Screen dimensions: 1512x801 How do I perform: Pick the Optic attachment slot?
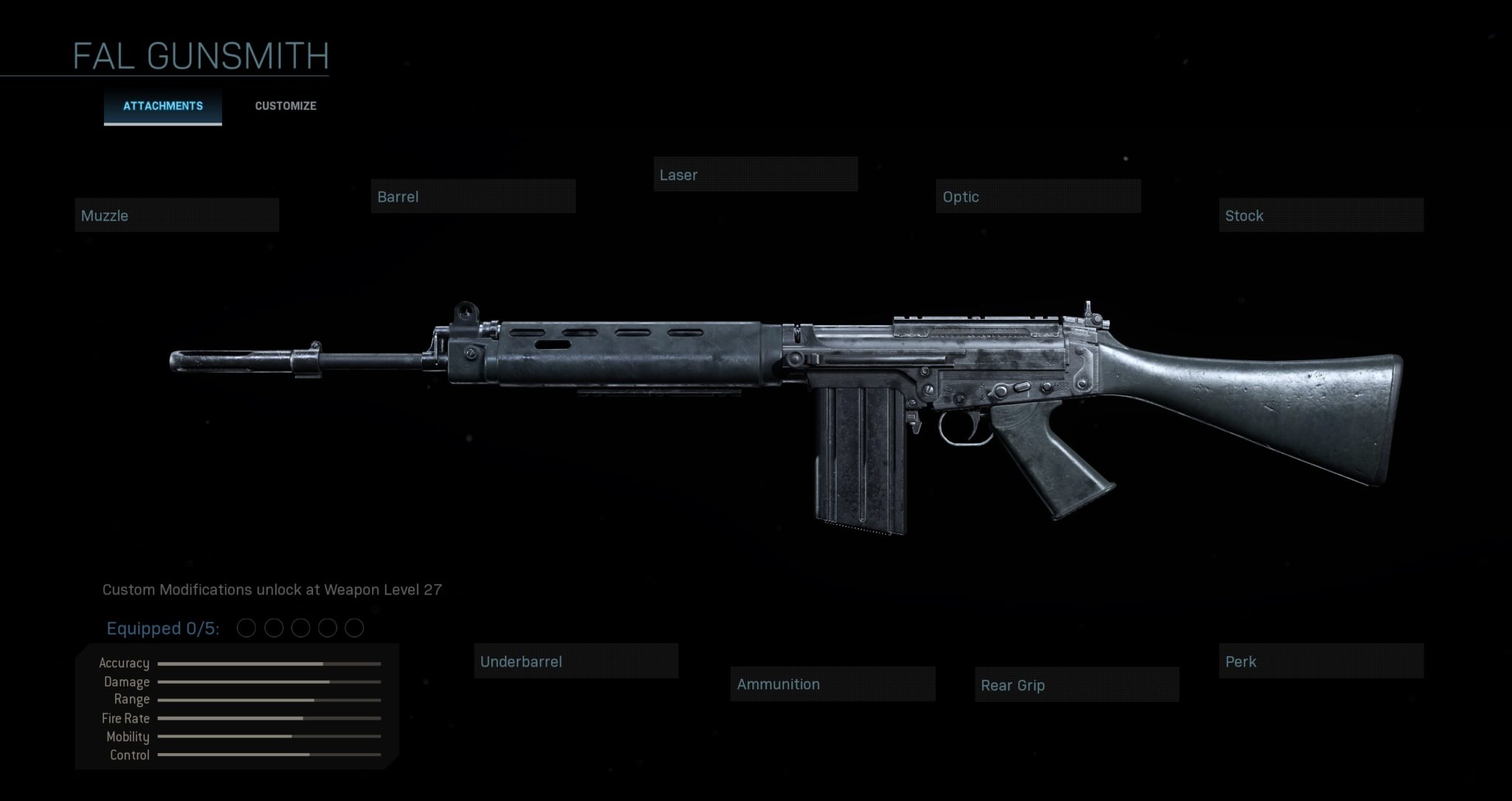point(1038,196)
